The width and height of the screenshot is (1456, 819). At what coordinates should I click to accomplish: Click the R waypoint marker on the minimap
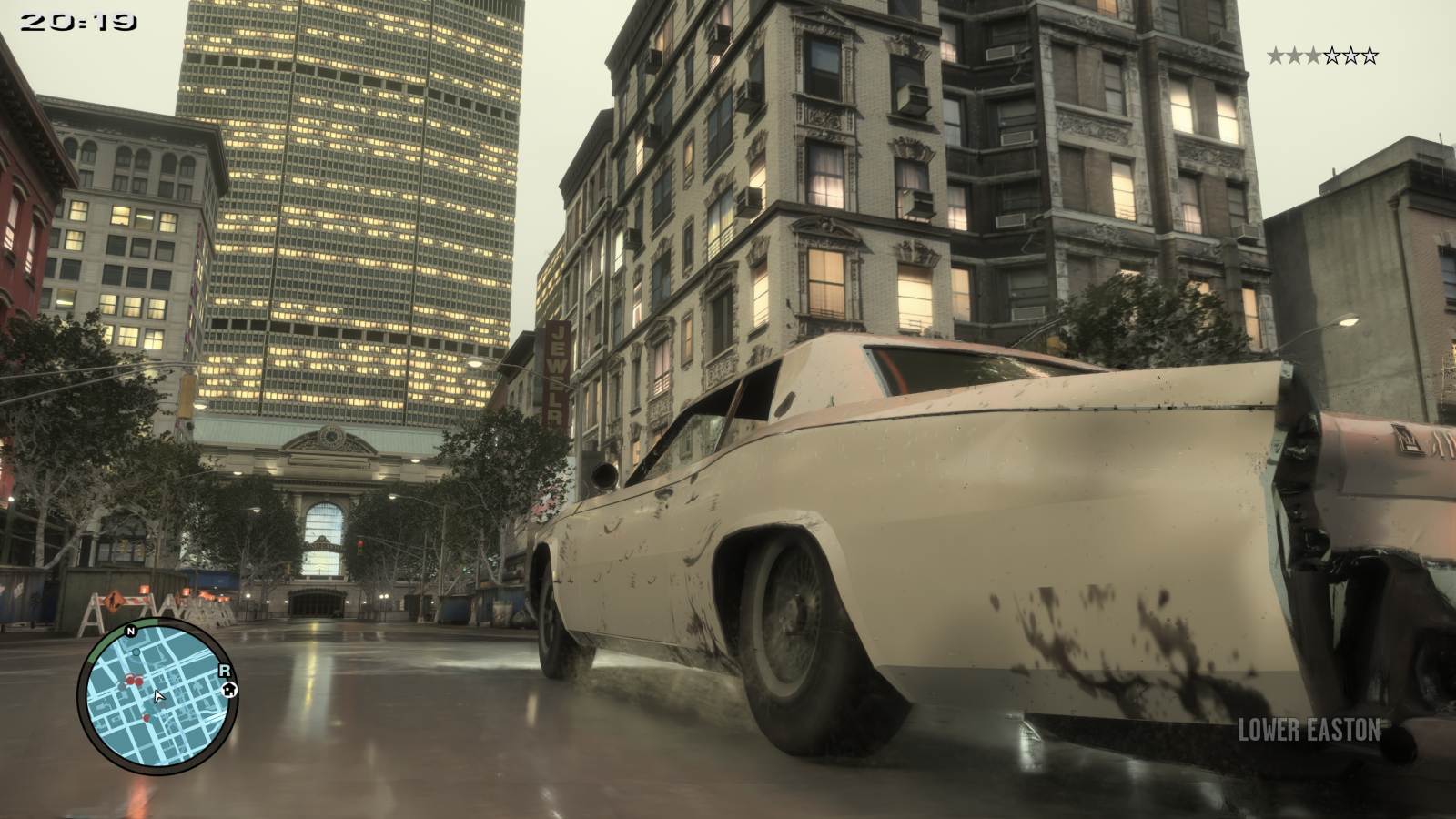(x=224, y=671)
